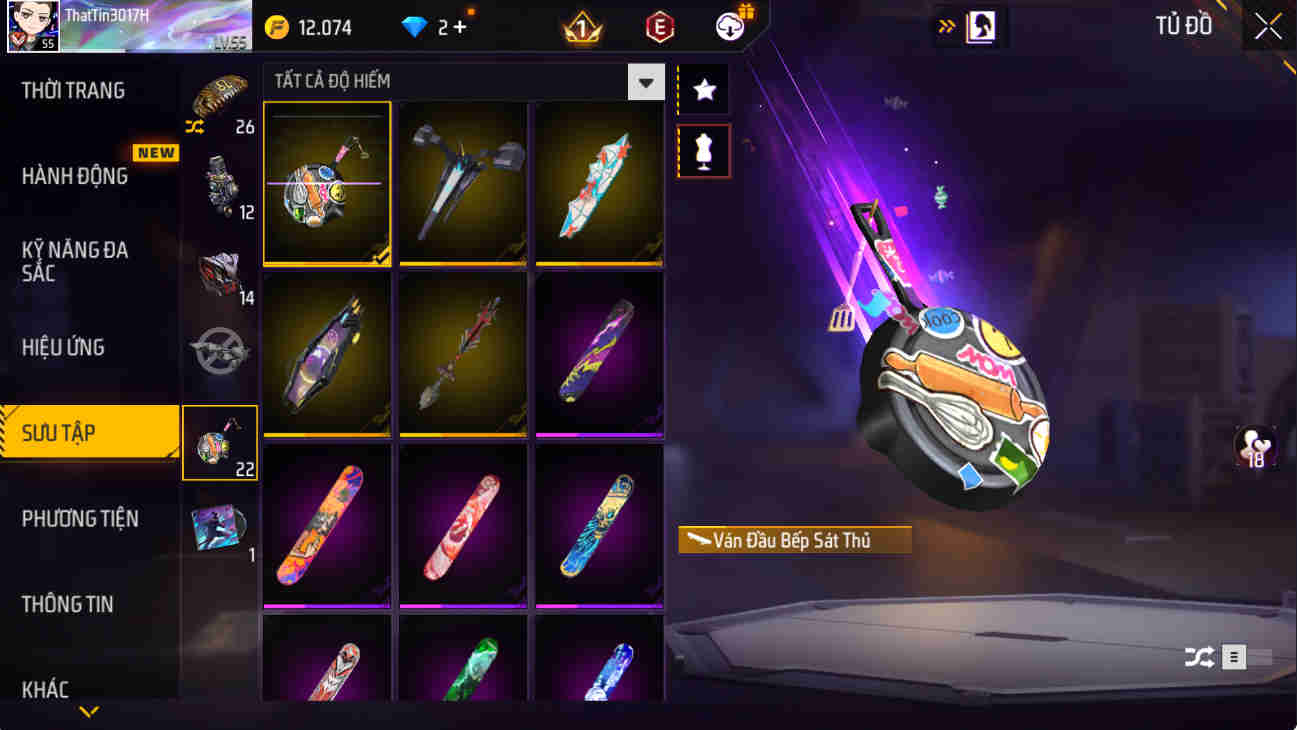Image resolution: width=1297 pixels, height=730 pixels.
Task: Open the Elite 'E' badge icon
Action: [661, 26]
